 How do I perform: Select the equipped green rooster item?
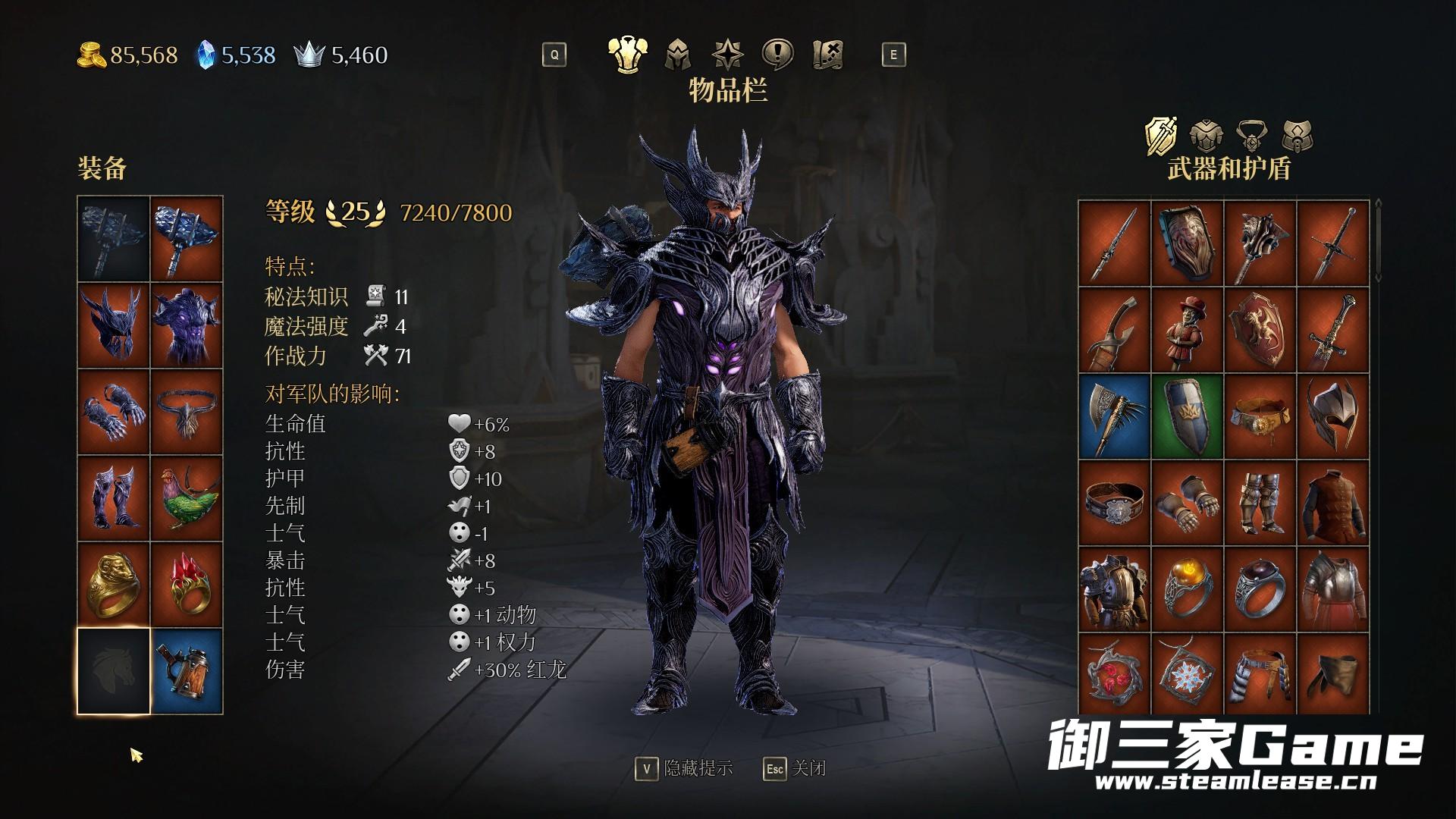[187, 498]
